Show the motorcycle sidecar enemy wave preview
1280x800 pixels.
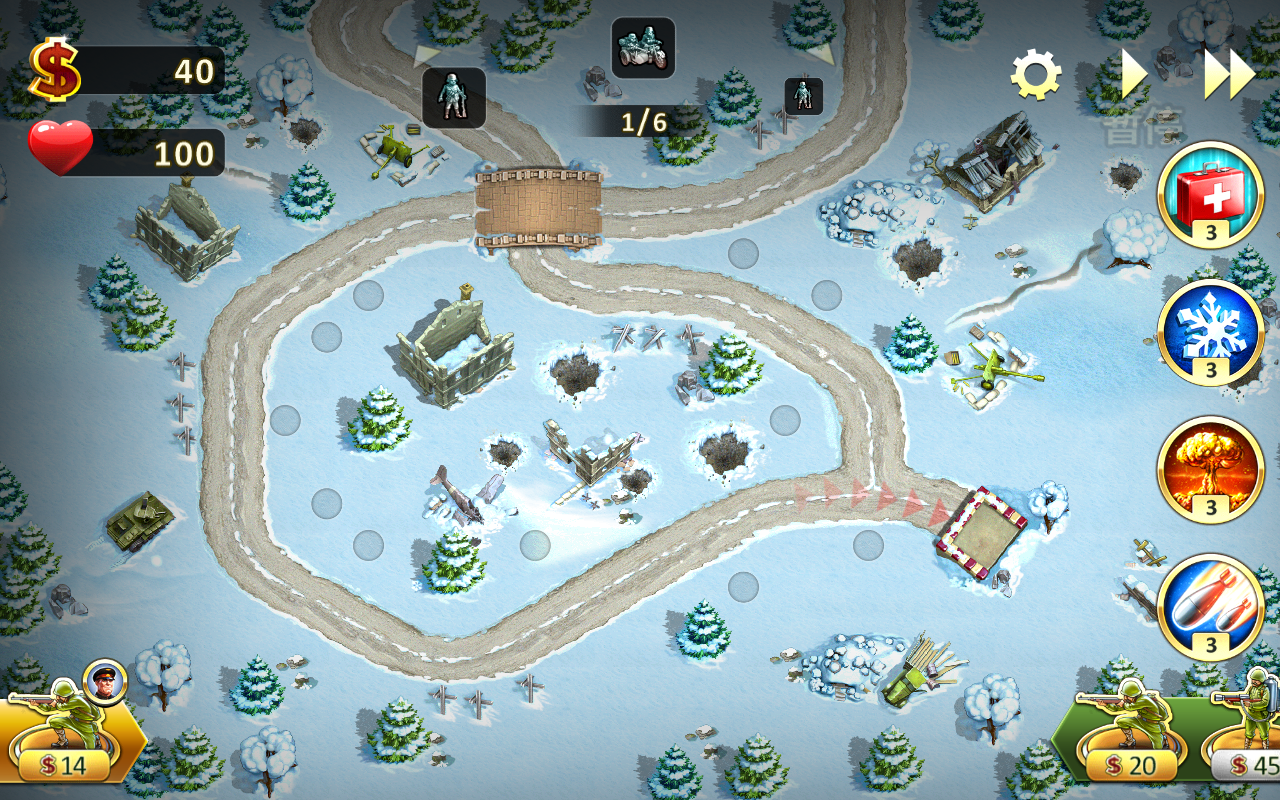click(x=643, y=46)
